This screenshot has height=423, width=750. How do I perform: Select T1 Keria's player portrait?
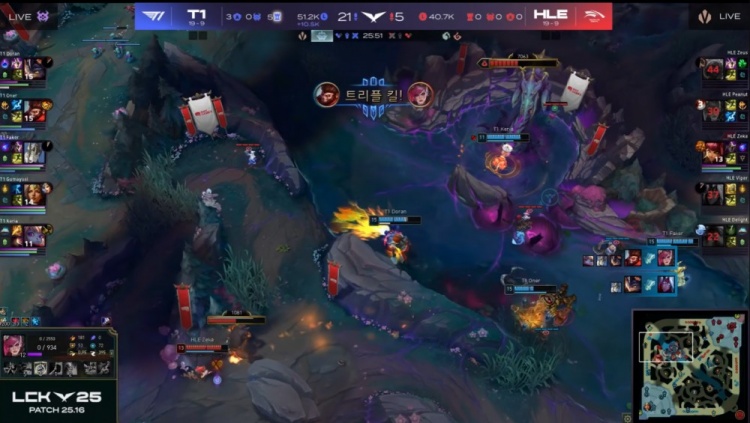click(x=35, y=236)
